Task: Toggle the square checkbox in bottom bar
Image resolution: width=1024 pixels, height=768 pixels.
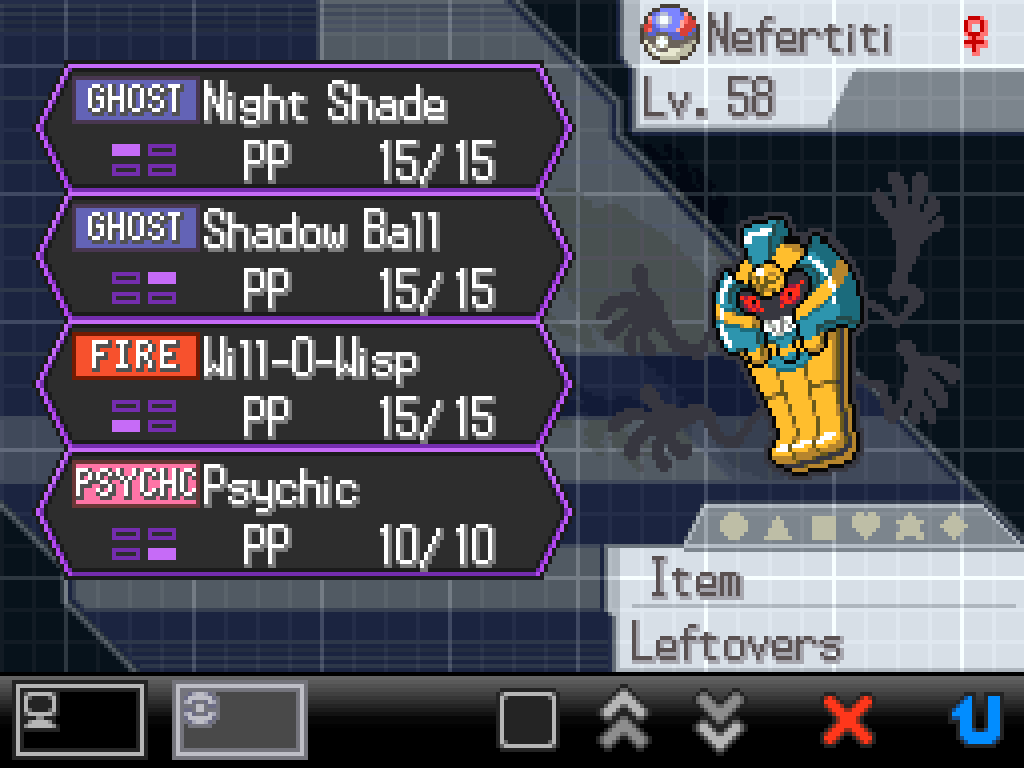Action: click(x=527, y=719)
